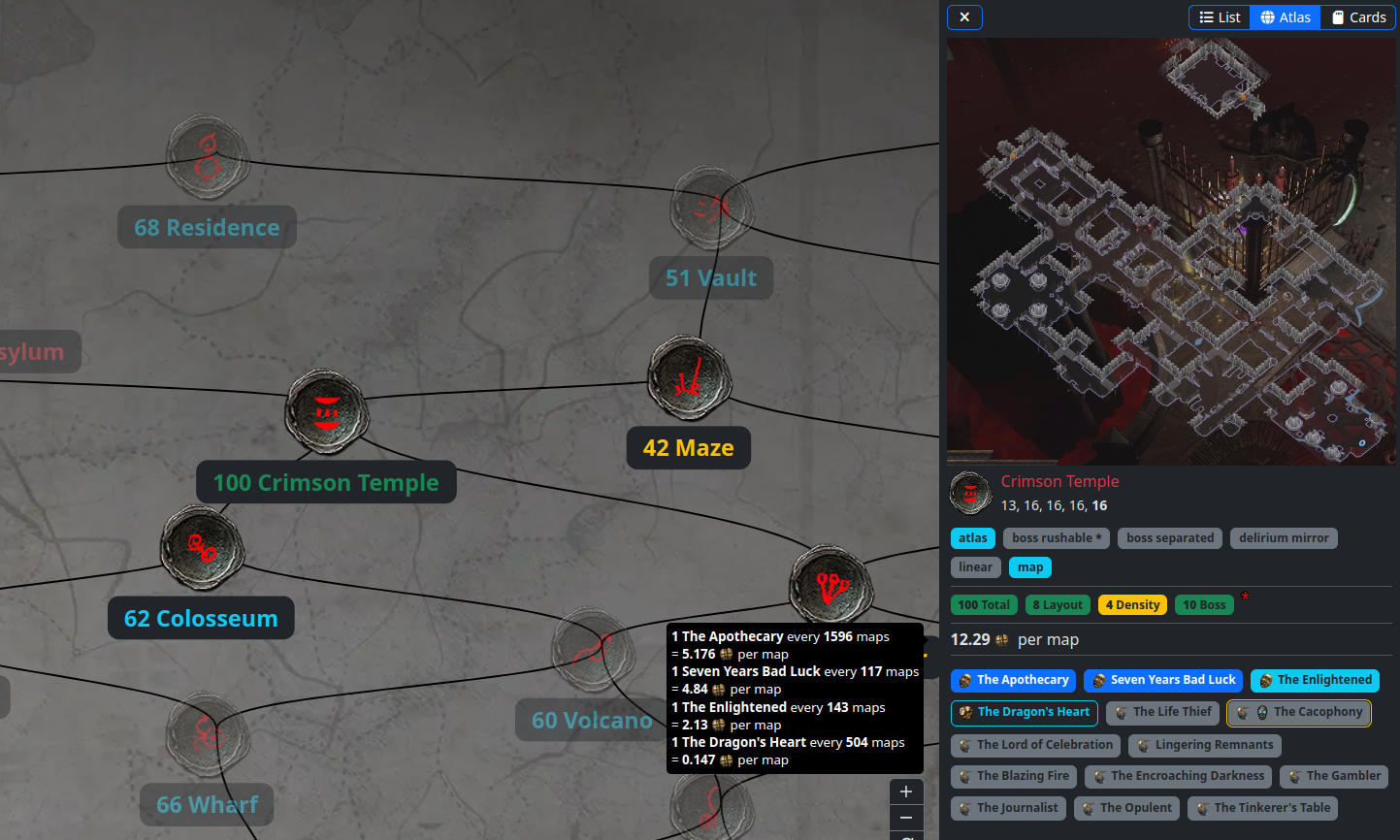Close the map details panel
Viewport: 1400px width, 840px height.
pos(964,17)
